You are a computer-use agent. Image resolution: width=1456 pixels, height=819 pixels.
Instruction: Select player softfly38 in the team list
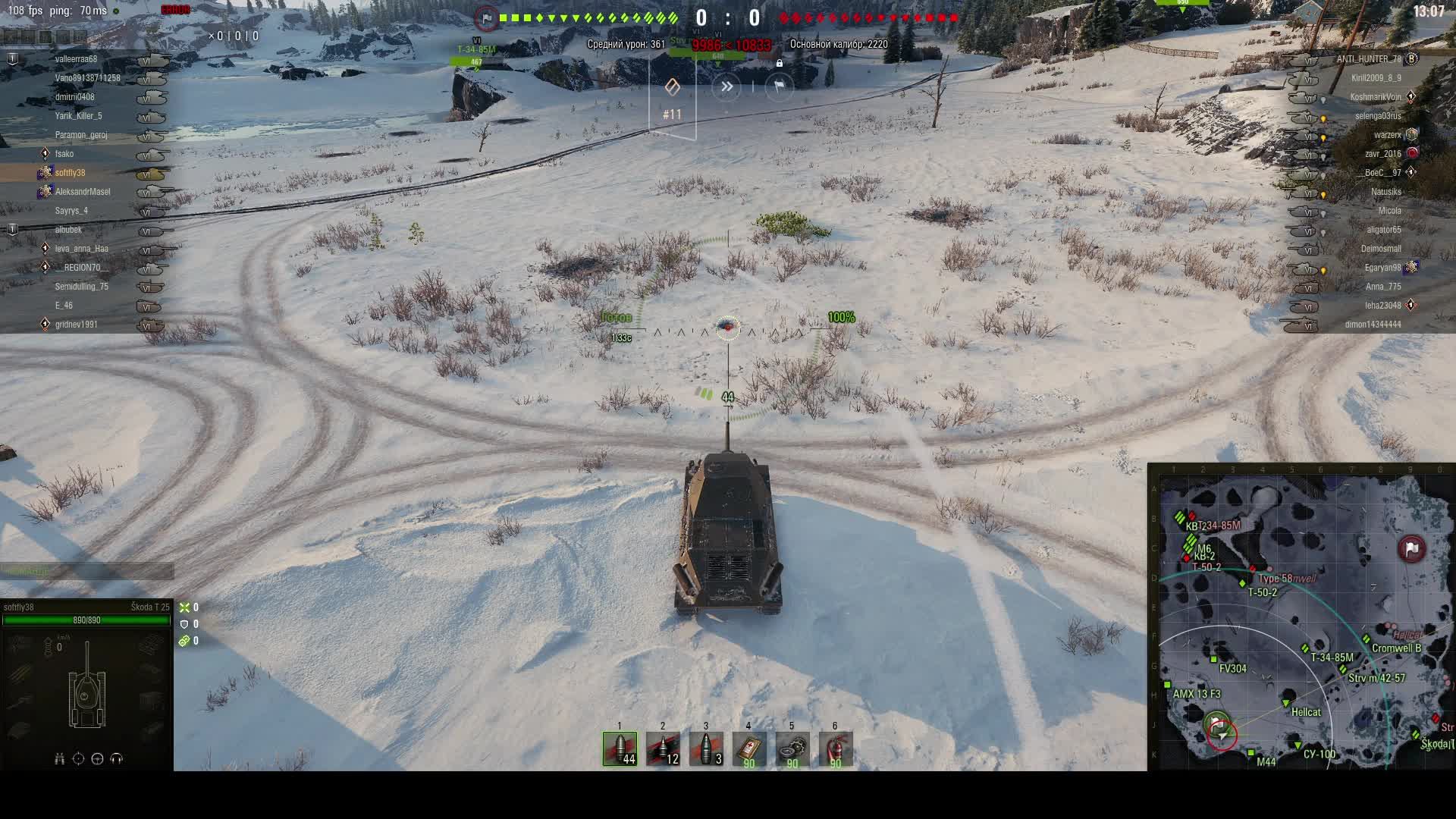tap(71, 173)
